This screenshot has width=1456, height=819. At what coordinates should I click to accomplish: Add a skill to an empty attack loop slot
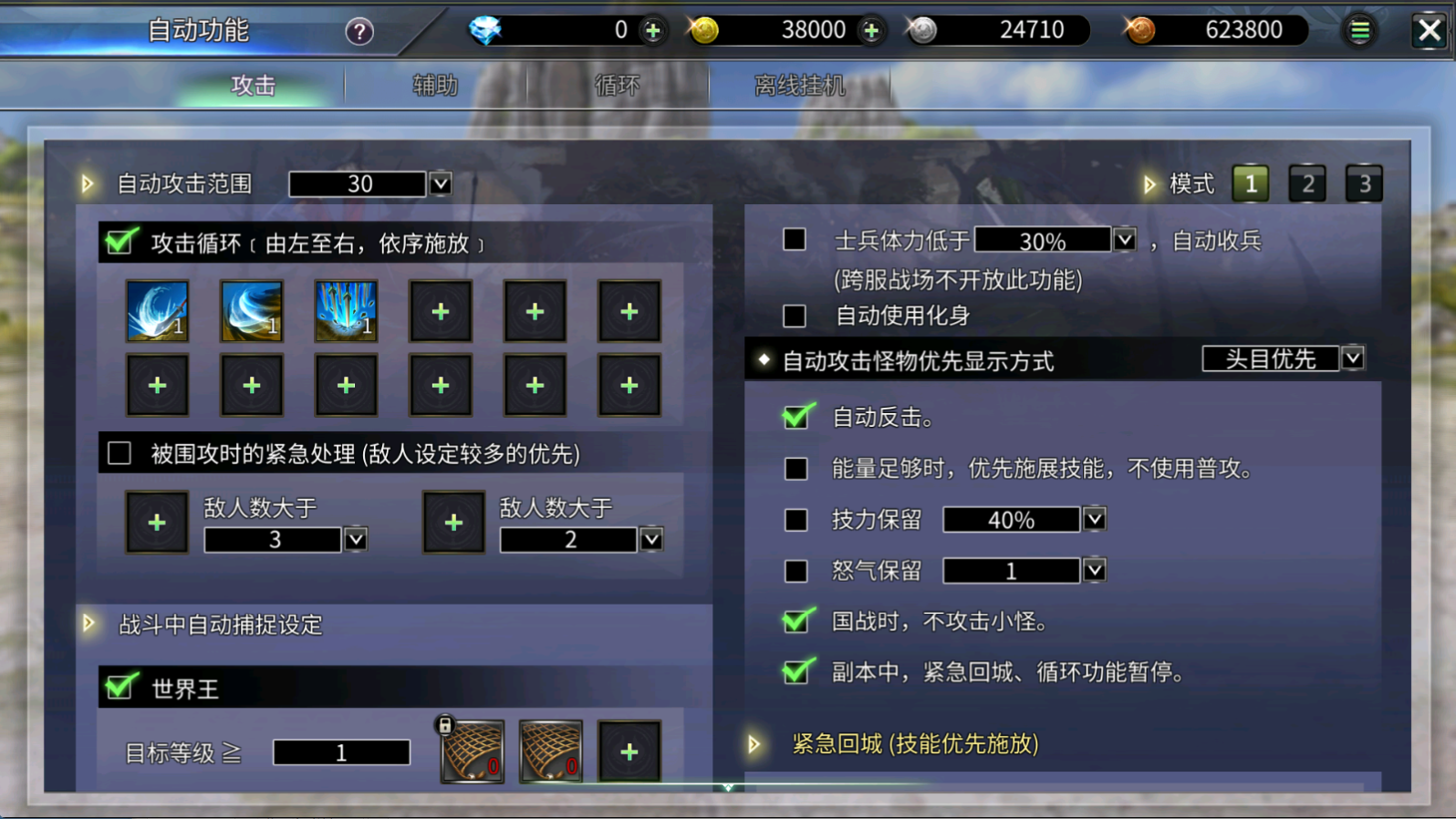coord(441,311)
